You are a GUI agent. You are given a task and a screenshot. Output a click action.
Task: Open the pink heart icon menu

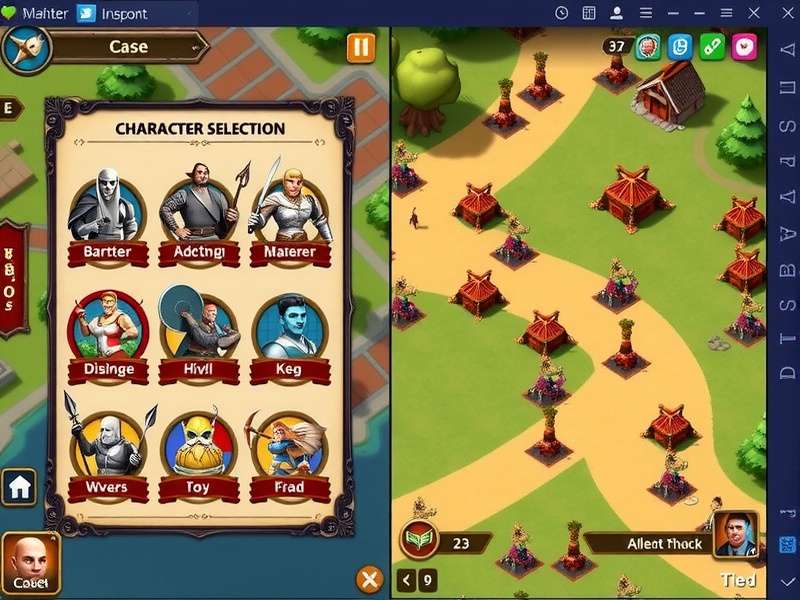(745, 46)
